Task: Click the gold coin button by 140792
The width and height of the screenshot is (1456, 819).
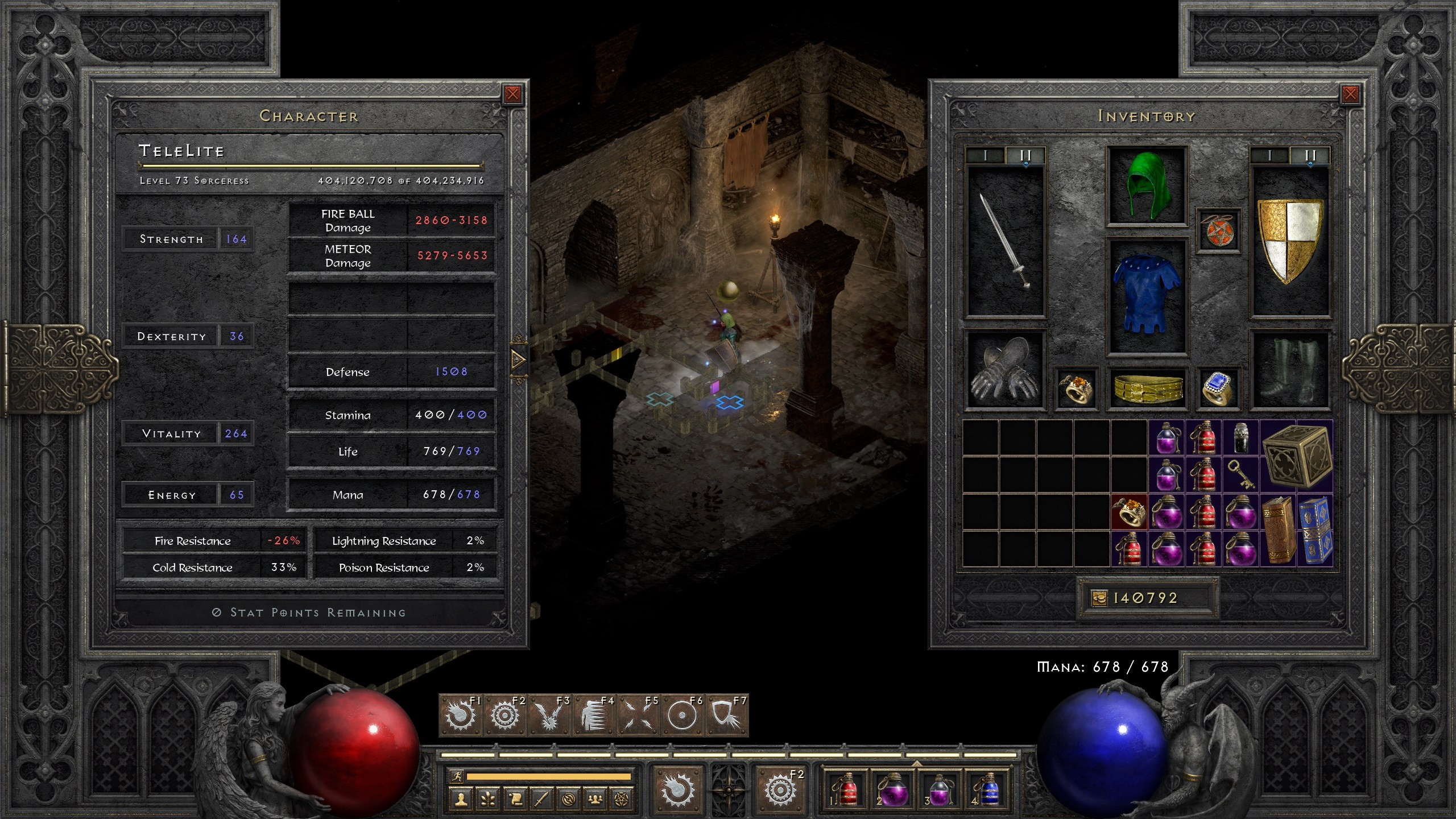Action: (1099, 598)
